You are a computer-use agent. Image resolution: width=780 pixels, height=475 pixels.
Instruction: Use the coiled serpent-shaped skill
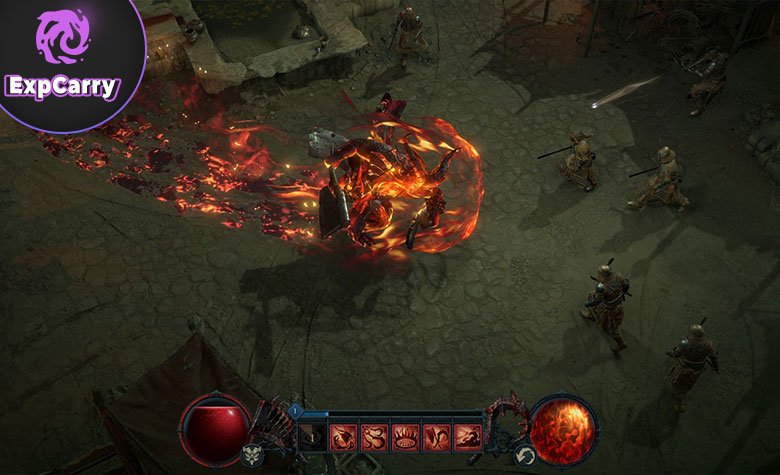[375, 436]
